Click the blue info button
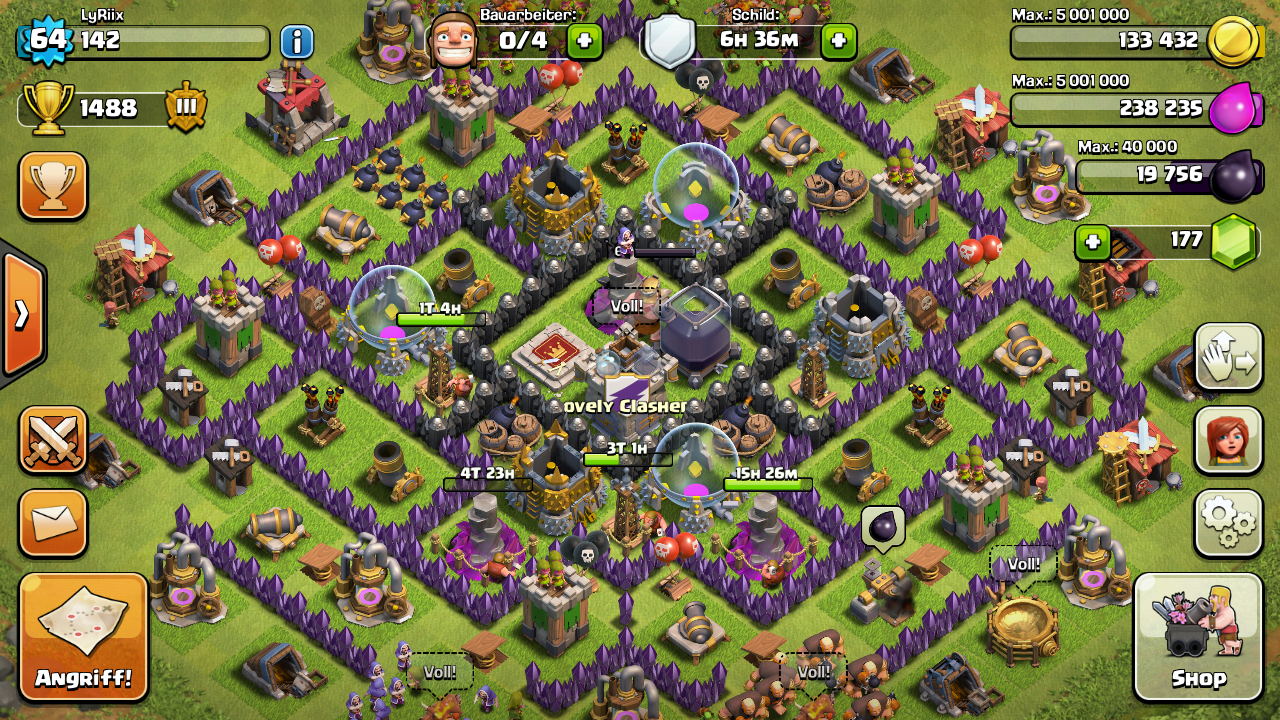Screen dimensions: 1280x720 coord(297,42)
